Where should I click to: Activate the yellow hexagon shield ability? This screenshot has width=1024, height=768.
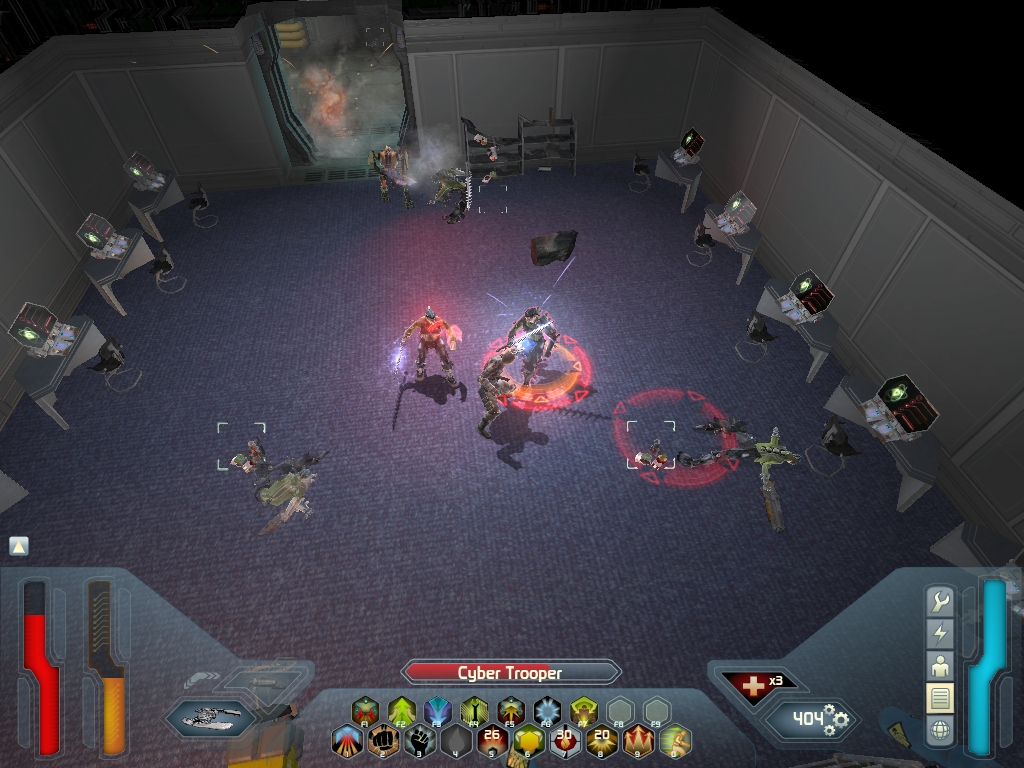coord(529,741)
